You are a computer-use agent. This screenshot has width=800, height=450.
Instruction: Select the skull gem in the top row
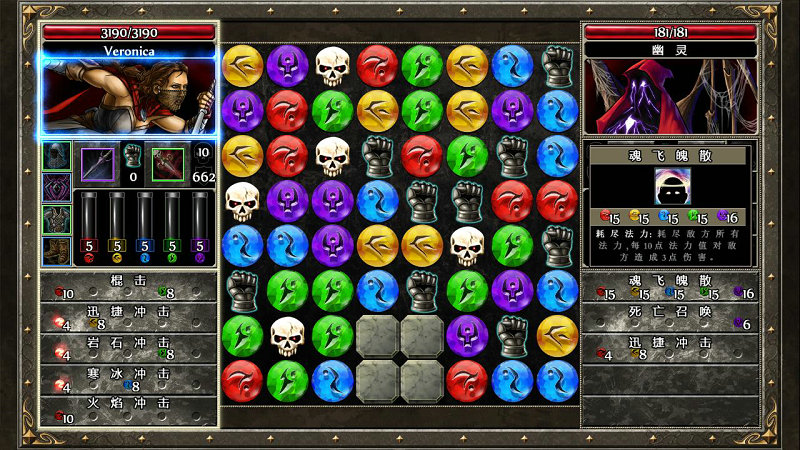(333, 65)
